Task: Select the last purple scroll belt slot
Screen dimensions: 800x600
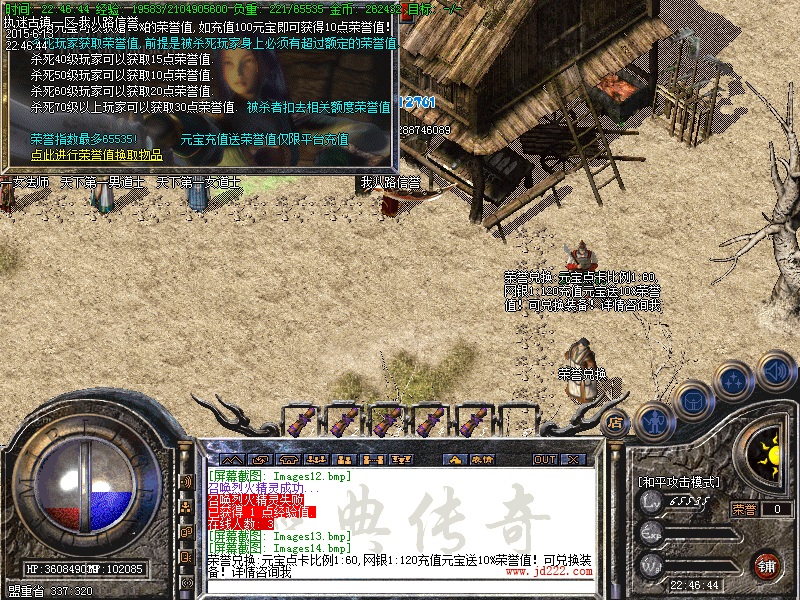Action: pos(473,418)
